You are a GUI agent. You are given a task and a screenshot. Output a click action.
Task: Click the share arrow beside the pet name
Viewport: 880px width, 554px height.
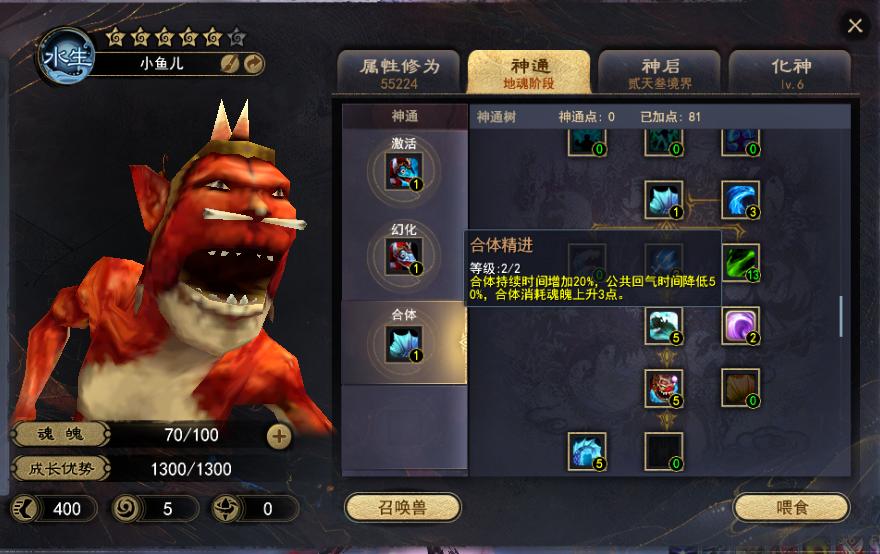pos(253,64)
